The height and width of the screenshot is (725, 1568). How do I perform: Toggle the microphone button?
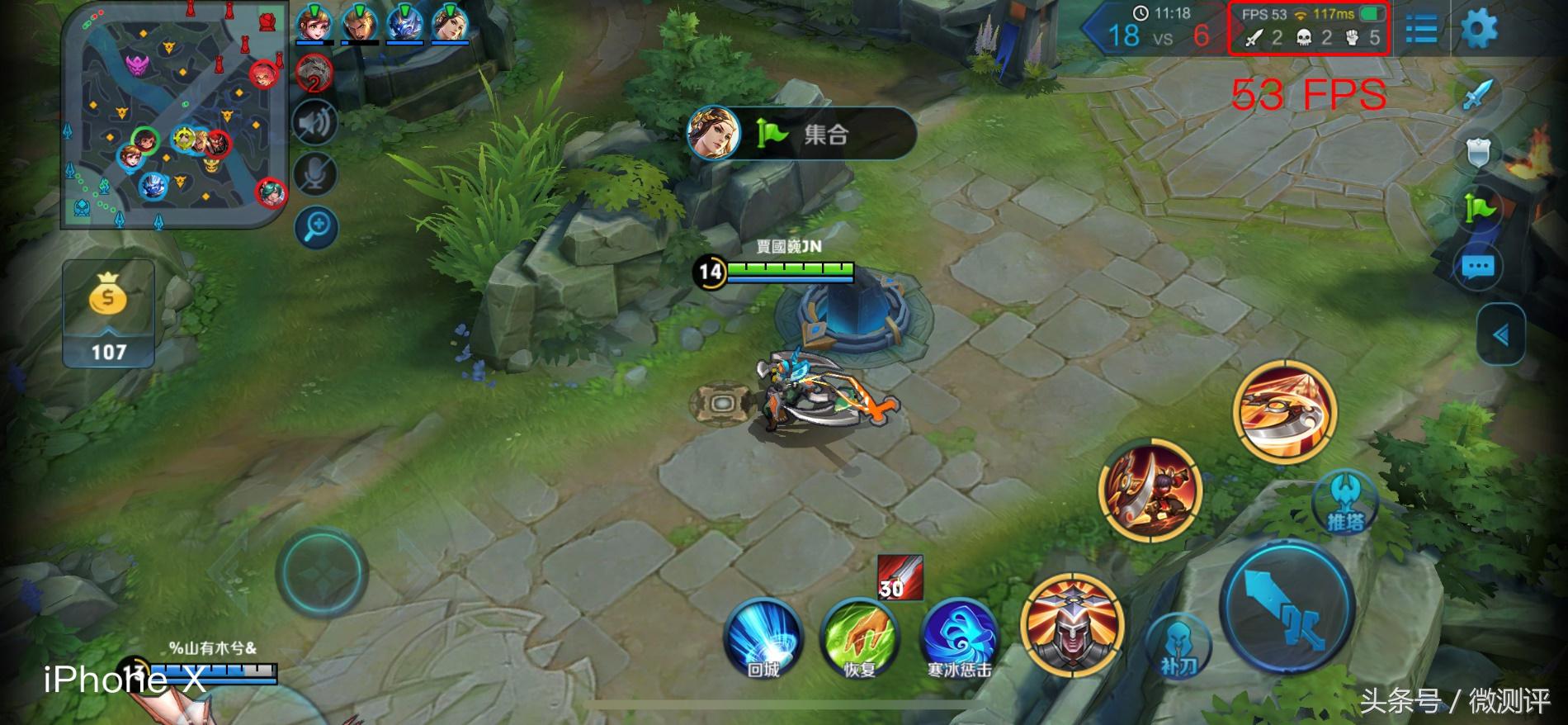(x=315, y=174)
